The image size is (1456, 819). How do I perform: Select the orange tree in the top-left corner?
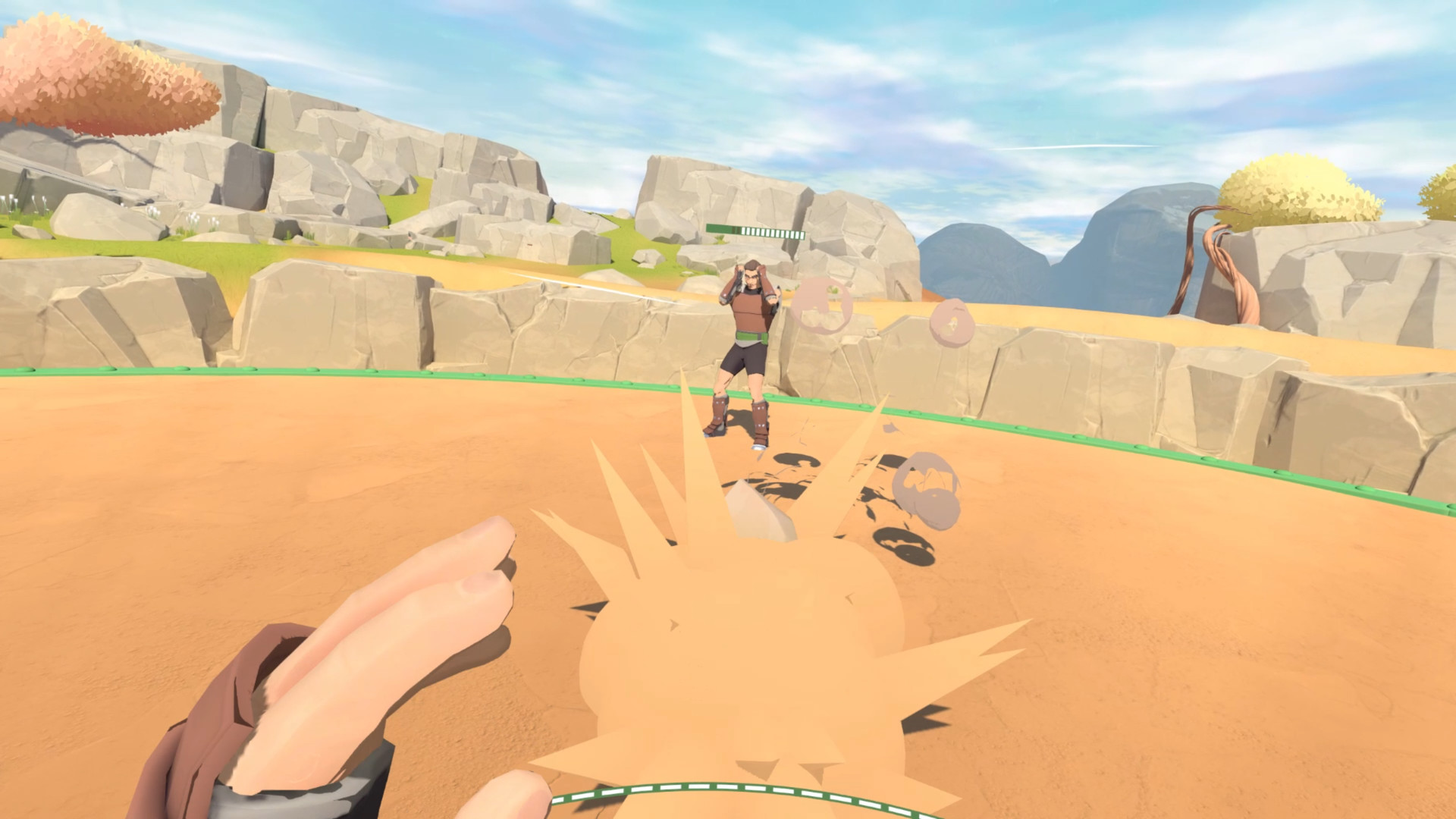coord(91,76)
